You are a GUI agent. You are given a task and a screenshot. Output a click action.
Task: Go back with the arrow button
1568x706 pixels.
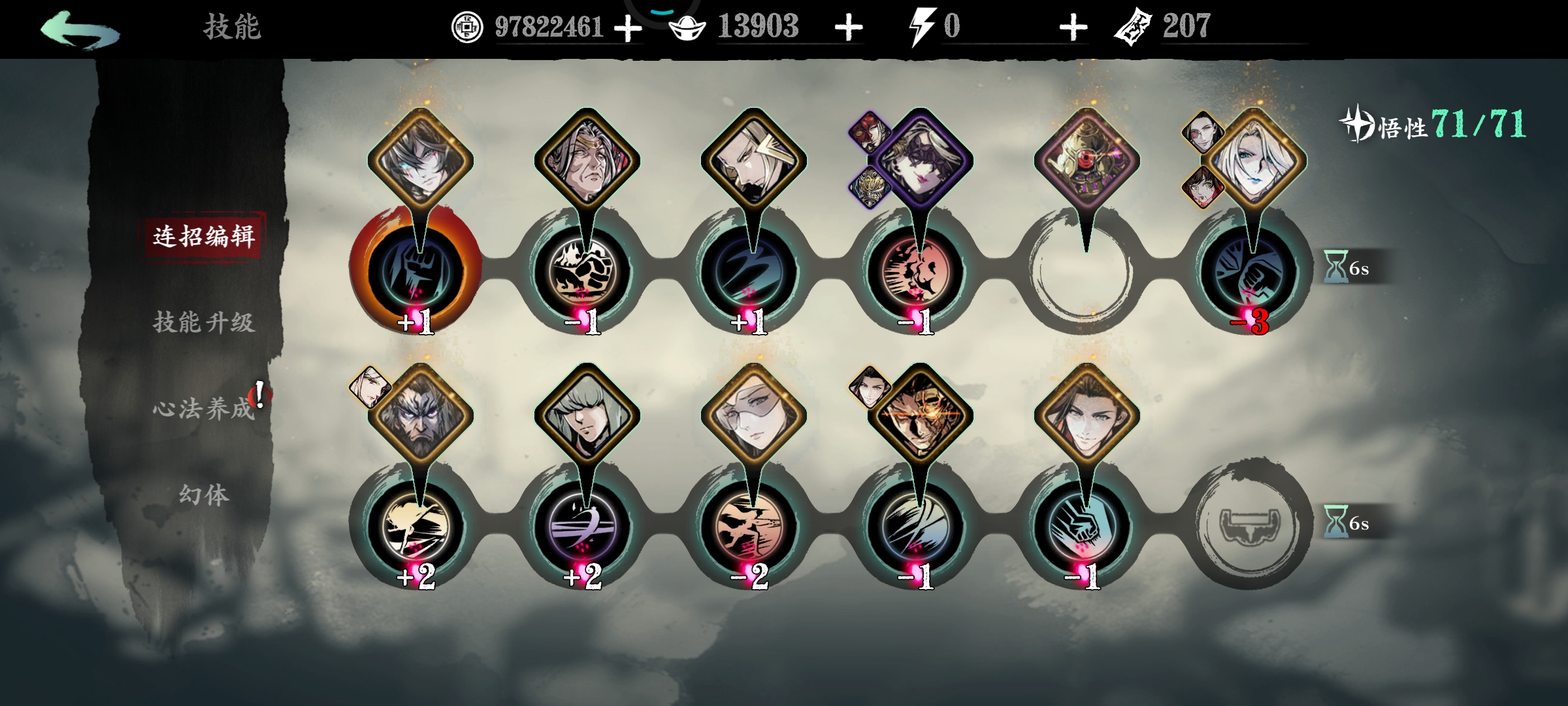pyautogui.click(x=80, y=29)
